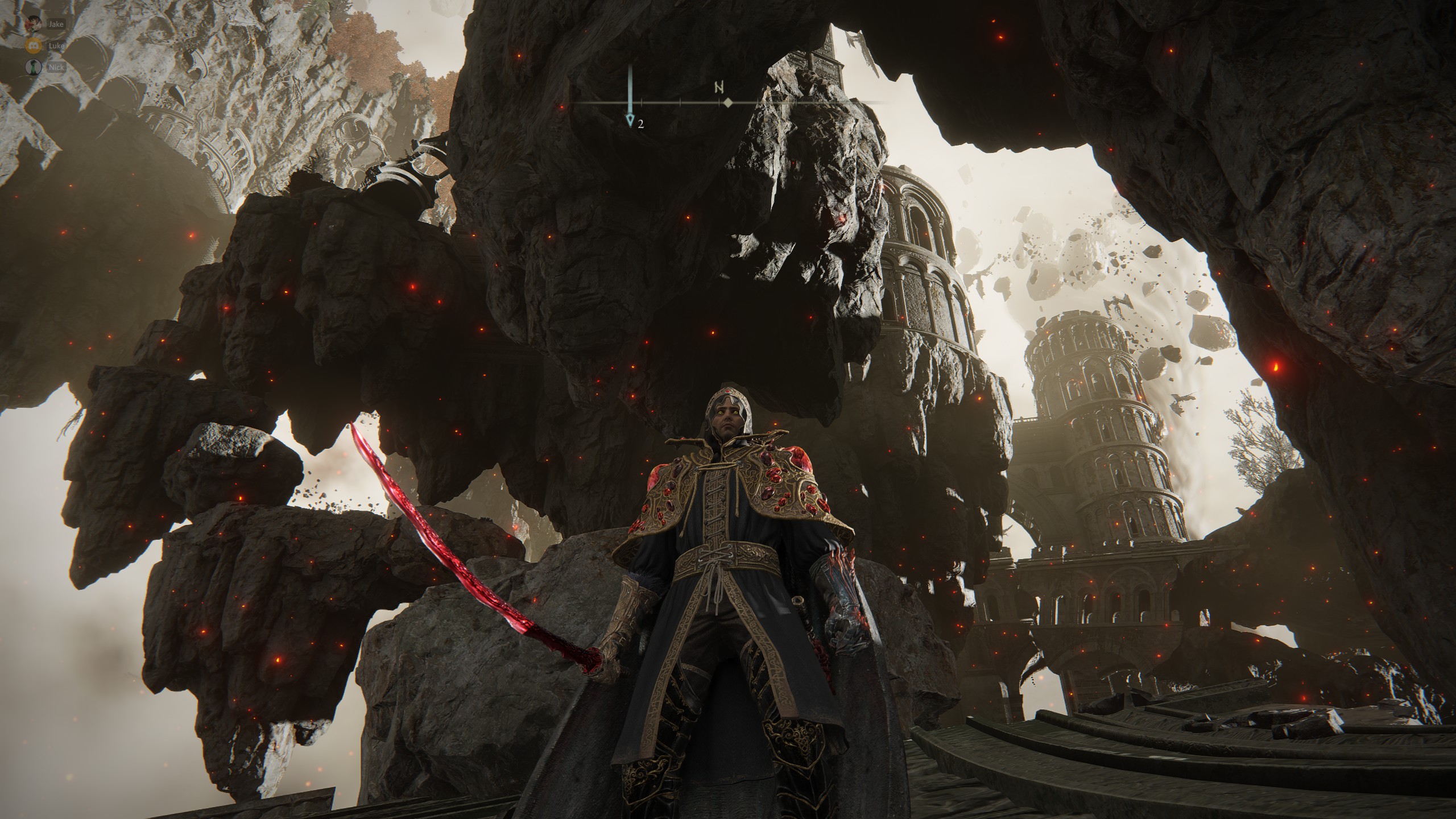Toggle Luke's mute state via his overlay entry
The image size is (1456, 819).
pyautogui.click(x=32, y=47)
